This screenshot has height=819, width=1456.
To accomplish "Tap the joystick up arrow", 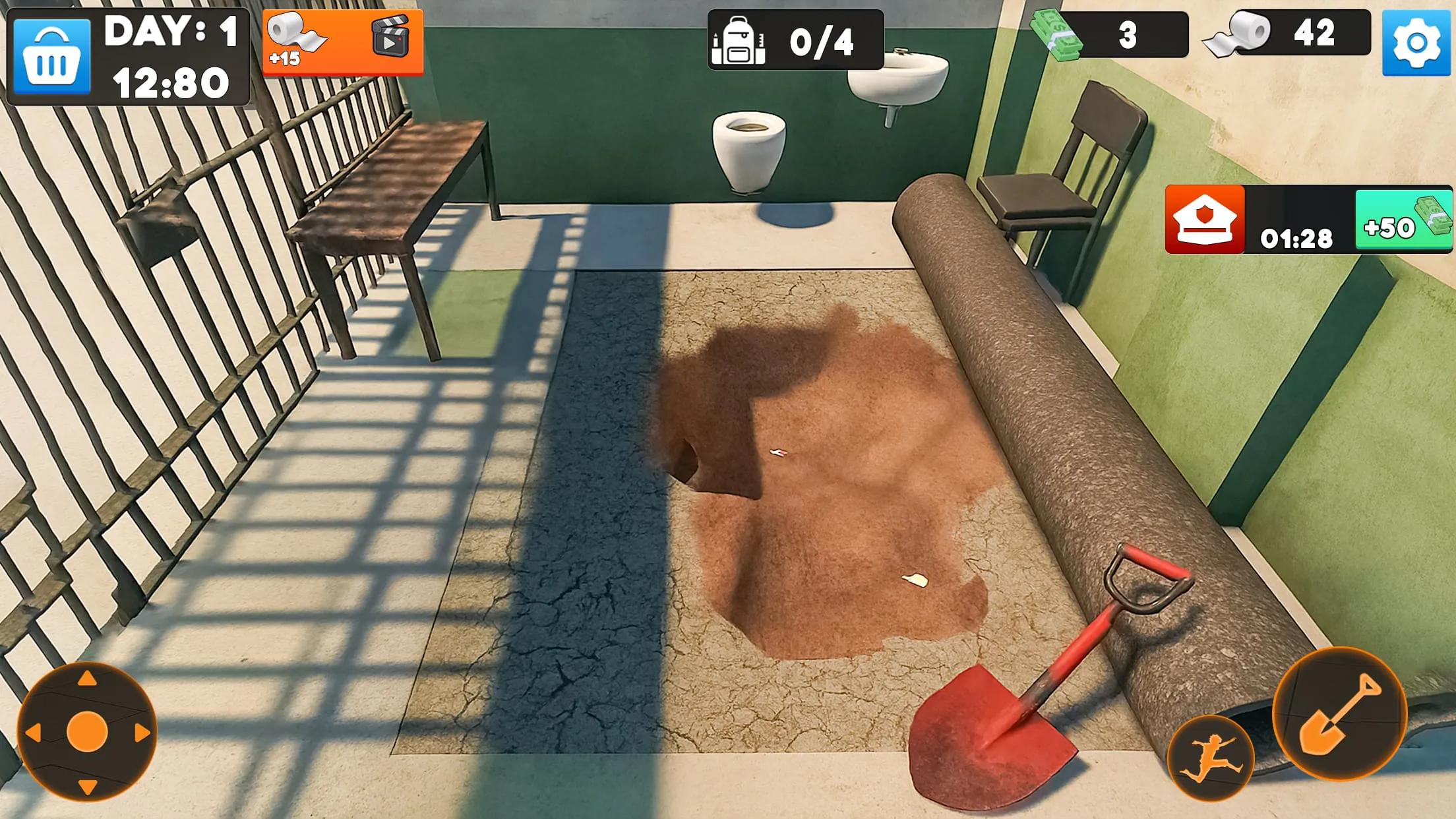I will [86, 680].
